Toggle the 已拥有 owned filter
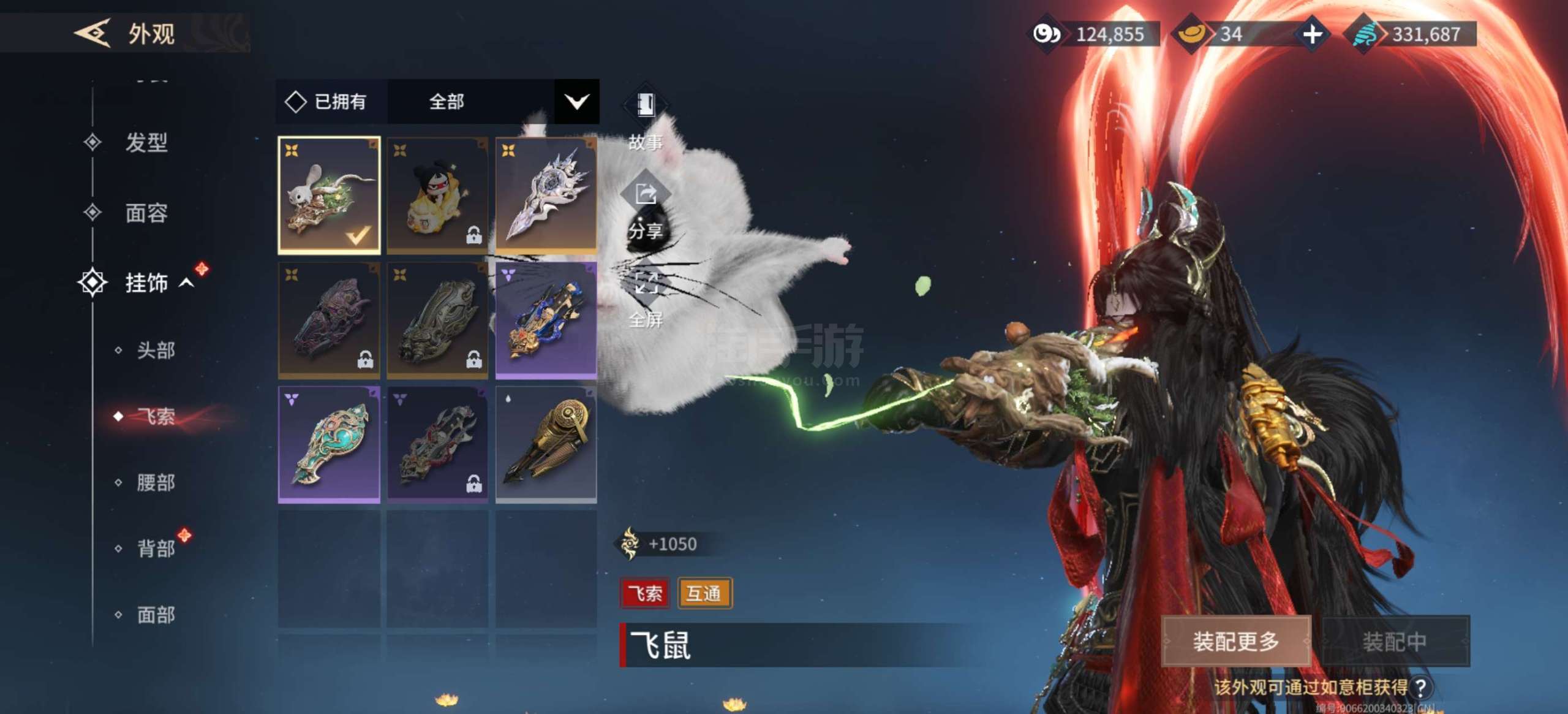Screen dimensions: 1568x714 326,102
